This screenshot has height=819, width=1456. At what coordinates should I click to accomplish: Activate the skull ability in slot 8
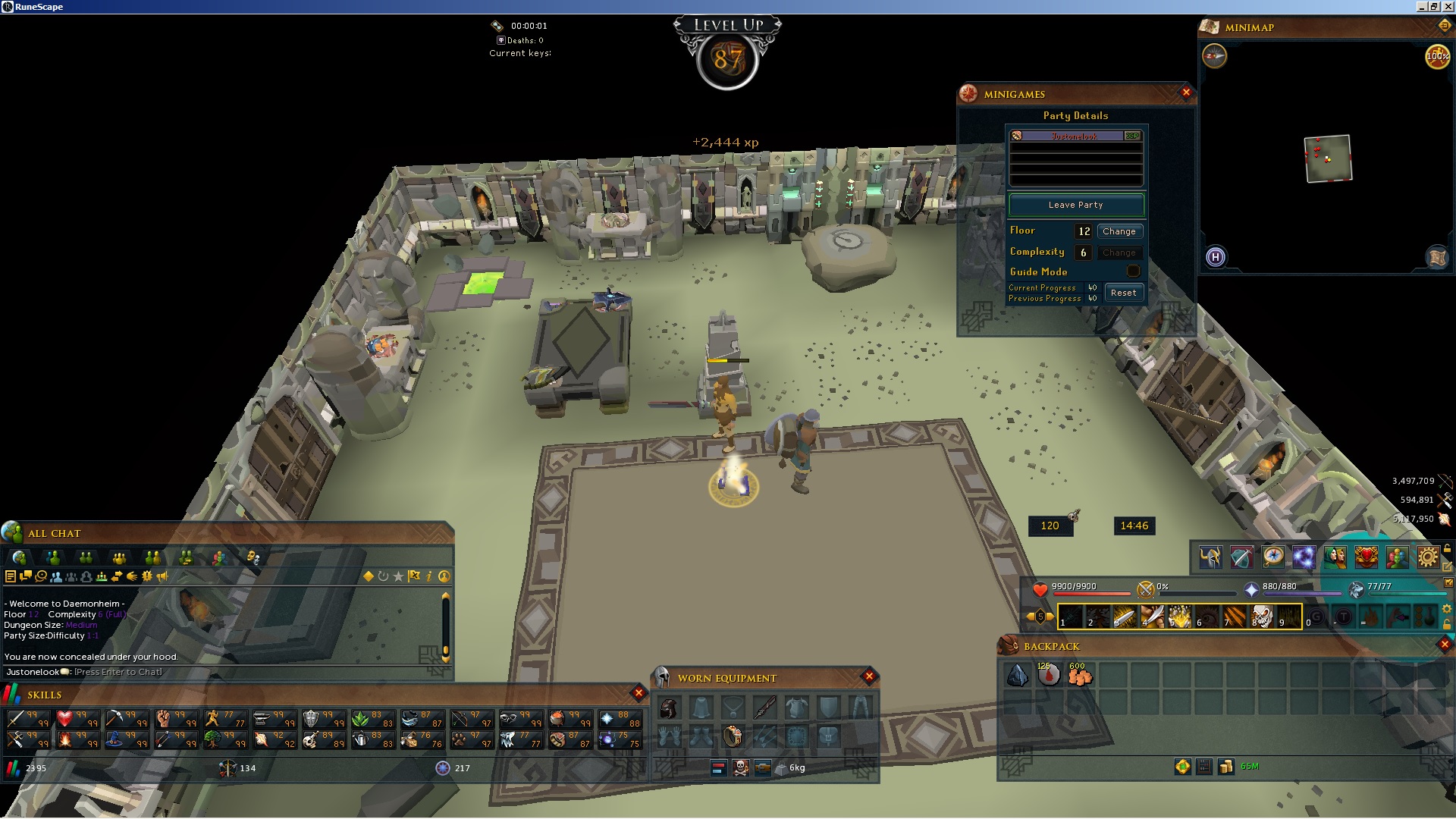[x=1261, y=617]
